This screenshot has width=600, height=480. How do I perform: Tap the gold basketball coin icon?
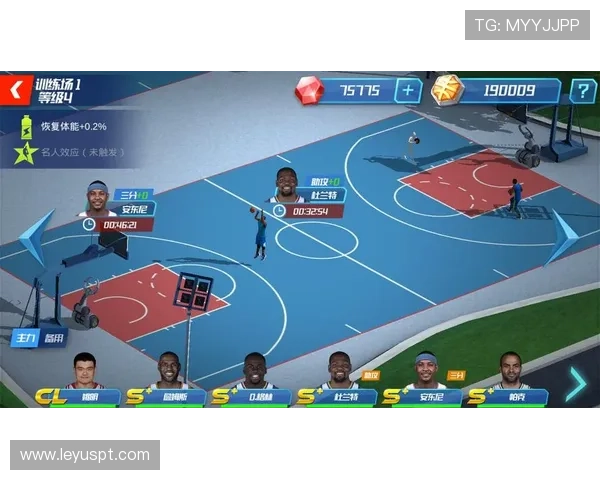[447, 90]
